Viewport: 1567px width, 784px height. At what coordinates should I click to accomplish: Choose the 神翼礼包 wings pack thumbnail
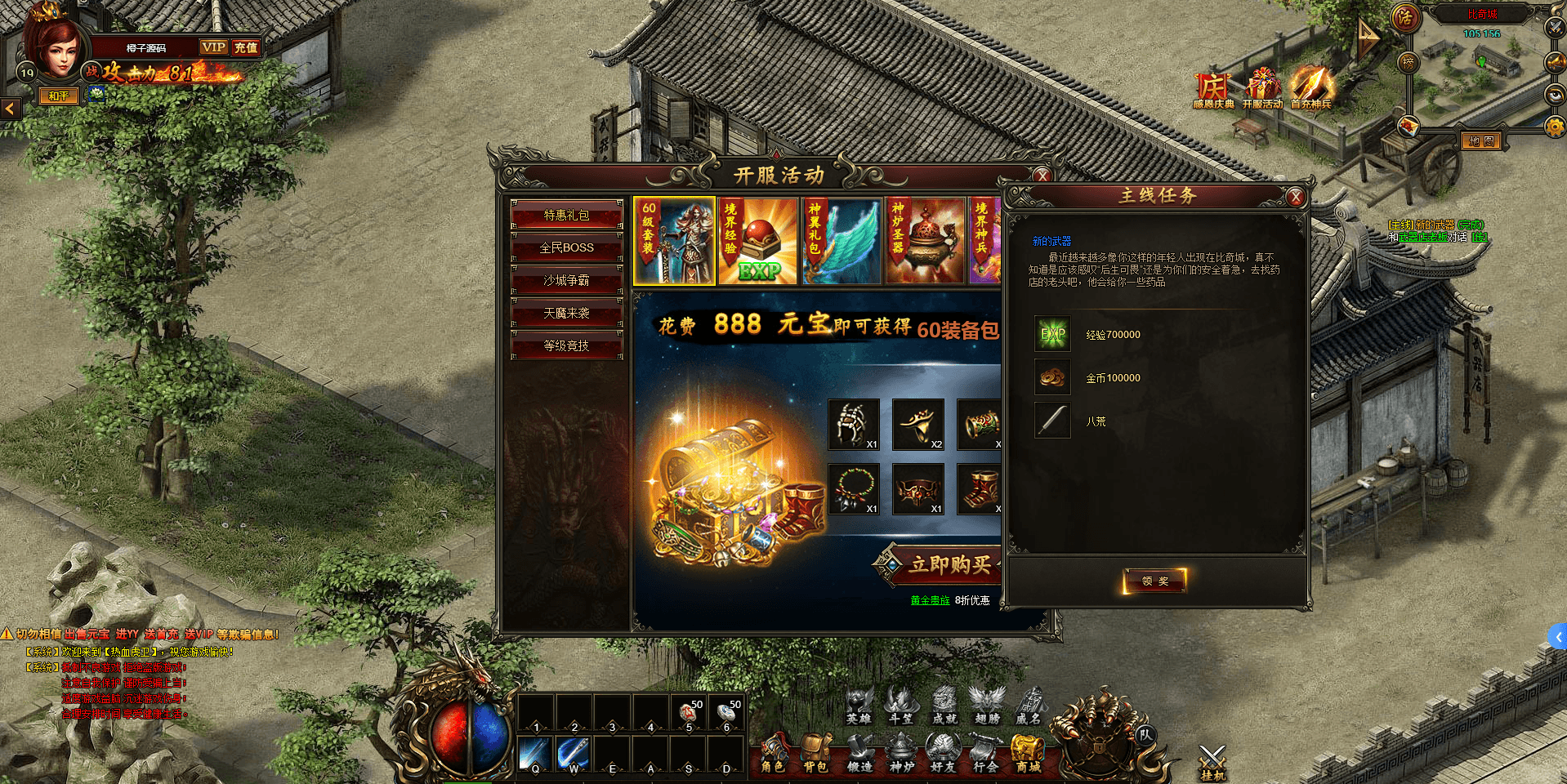click(842, 241)
